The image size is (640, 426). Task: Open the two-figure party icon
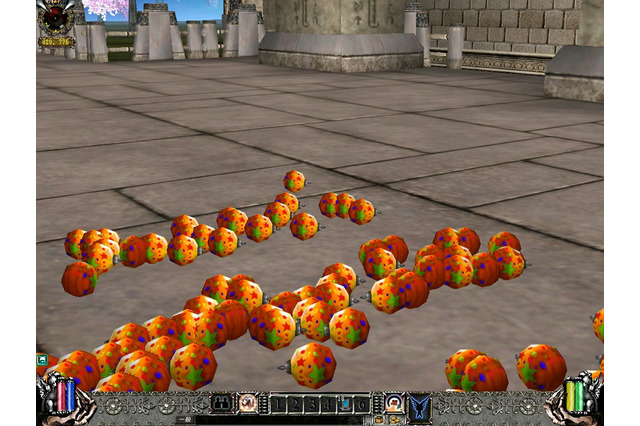click(x=220, y=403)
